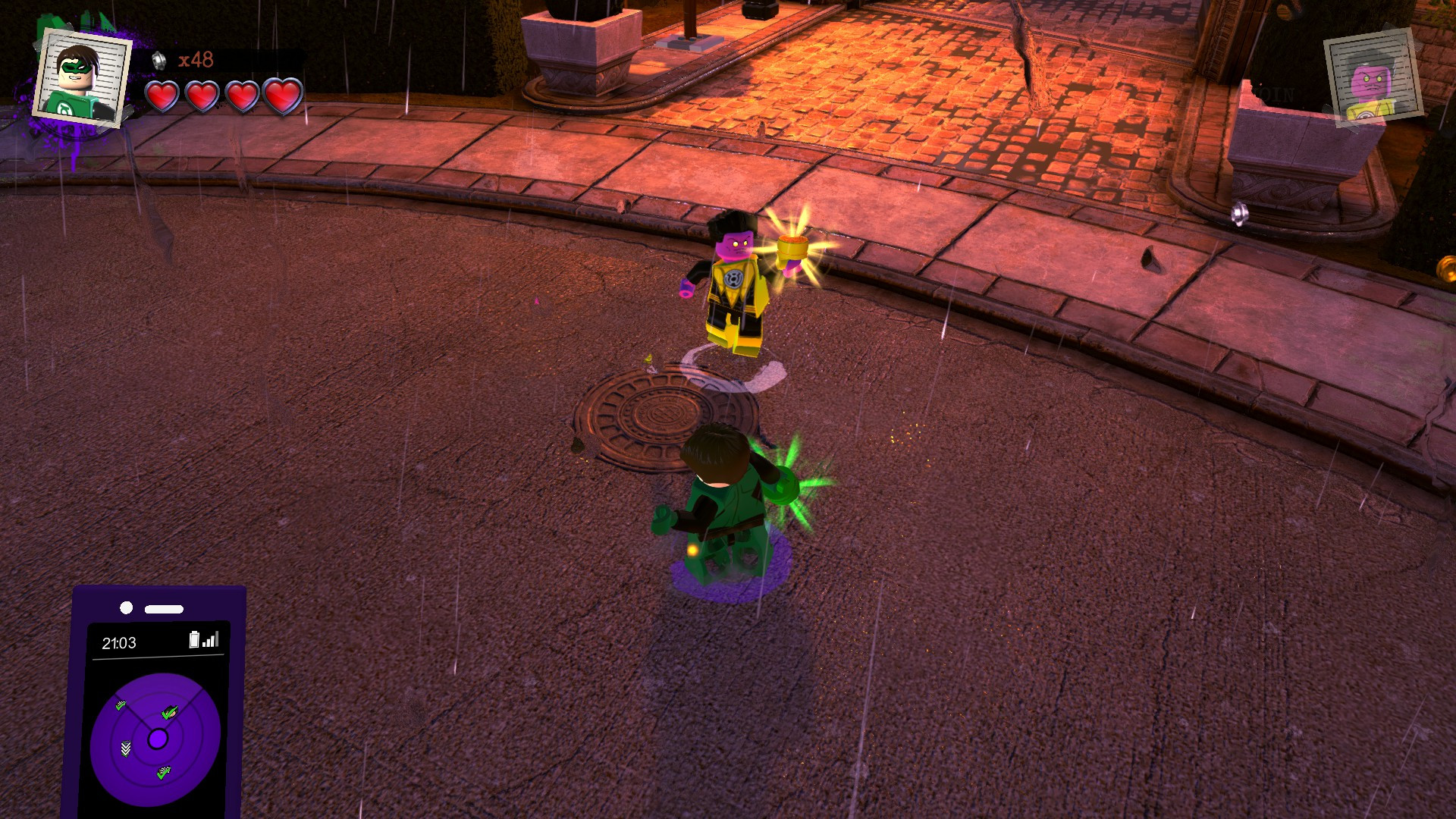Expand the phone notification bar under 21:03
The image size is (1456, 819).
[x=157, y=659]
